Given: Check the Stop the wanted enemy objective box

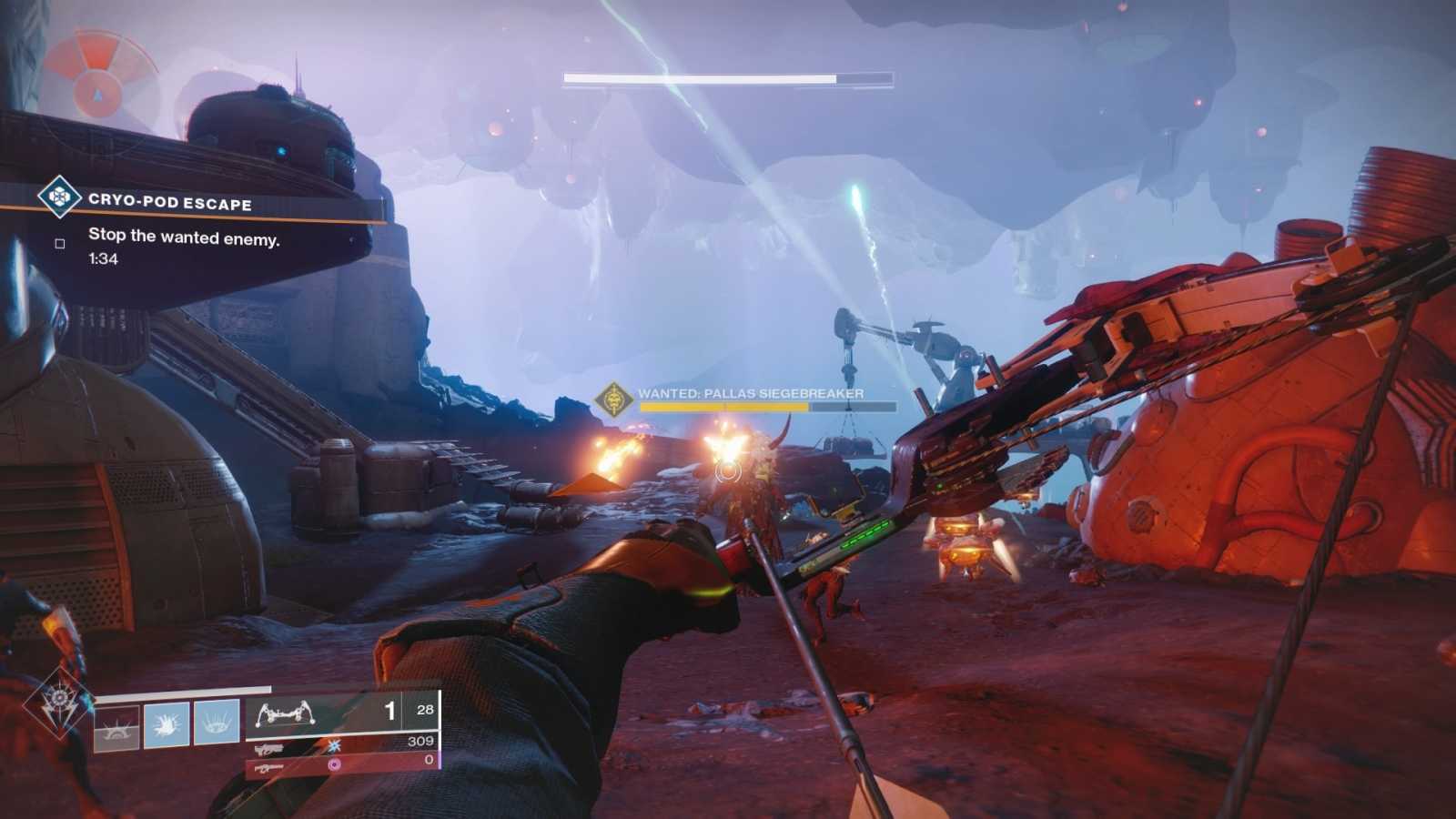Looking at the screenshot, I should point(59,243).
